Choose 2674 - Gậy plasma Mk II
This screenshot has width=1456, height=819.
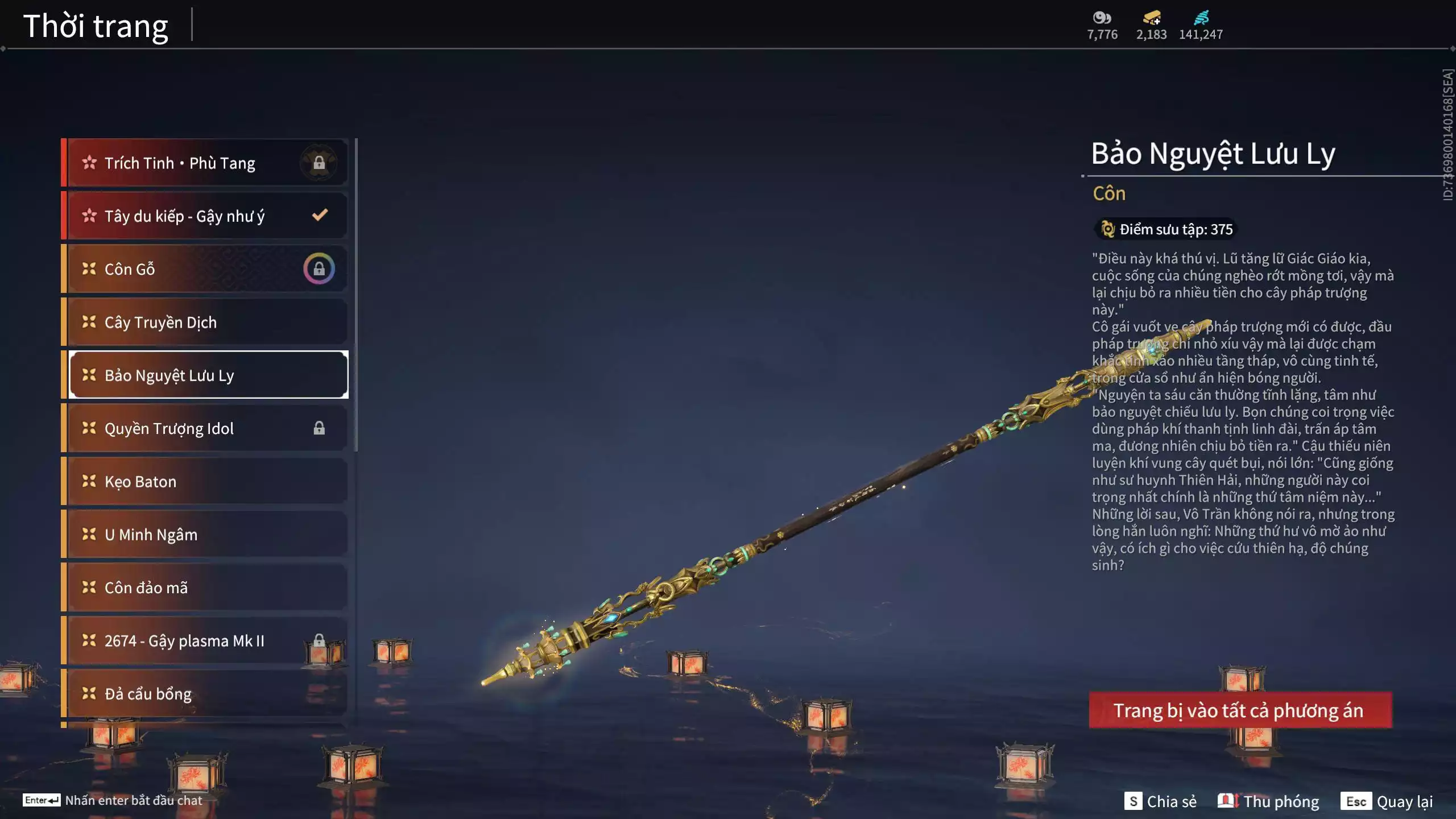[208, 641]
